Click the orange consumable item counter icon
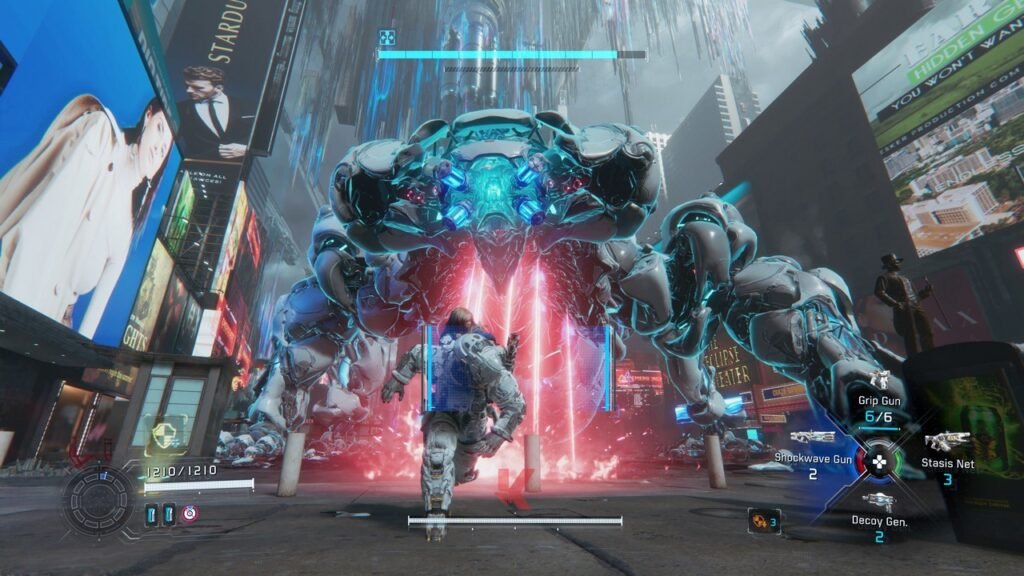1024x576 pixels. (x=761, y=520)
